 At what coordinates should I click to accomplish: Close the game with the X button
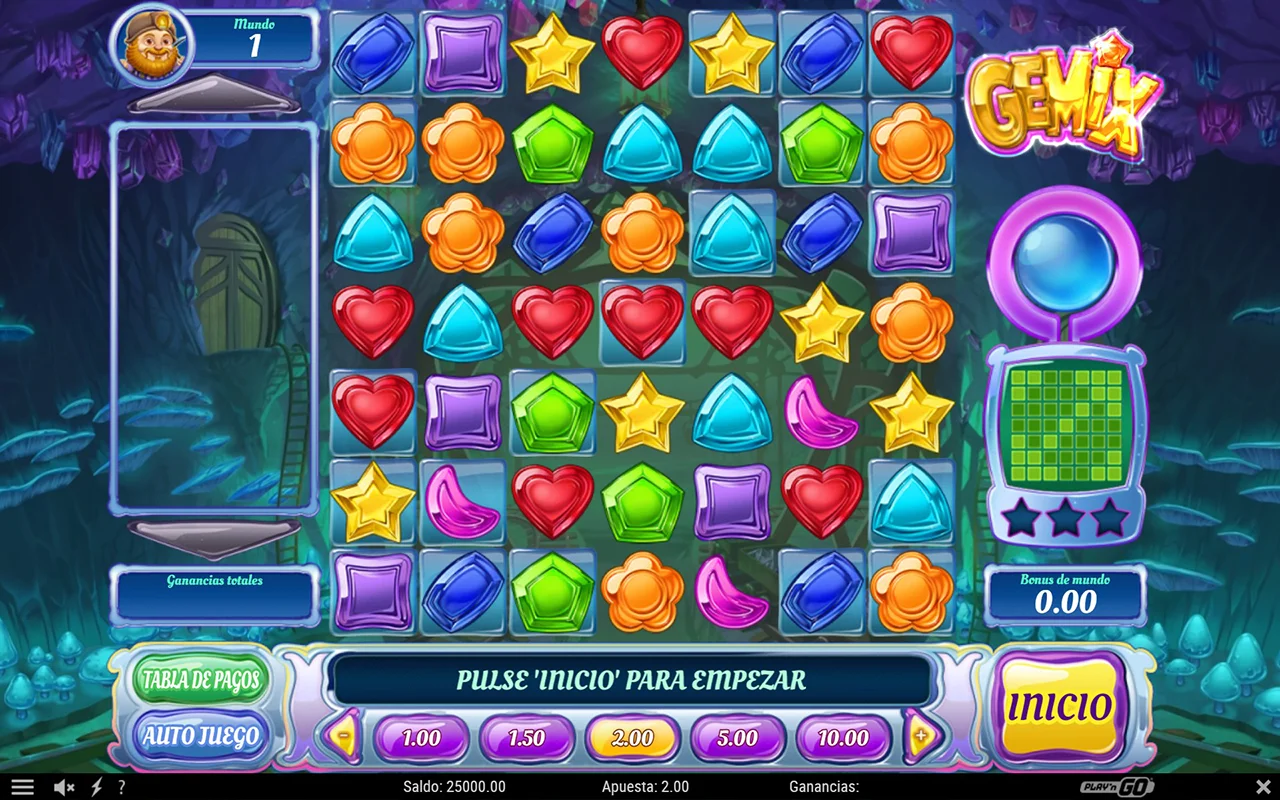click(1263, 787)
